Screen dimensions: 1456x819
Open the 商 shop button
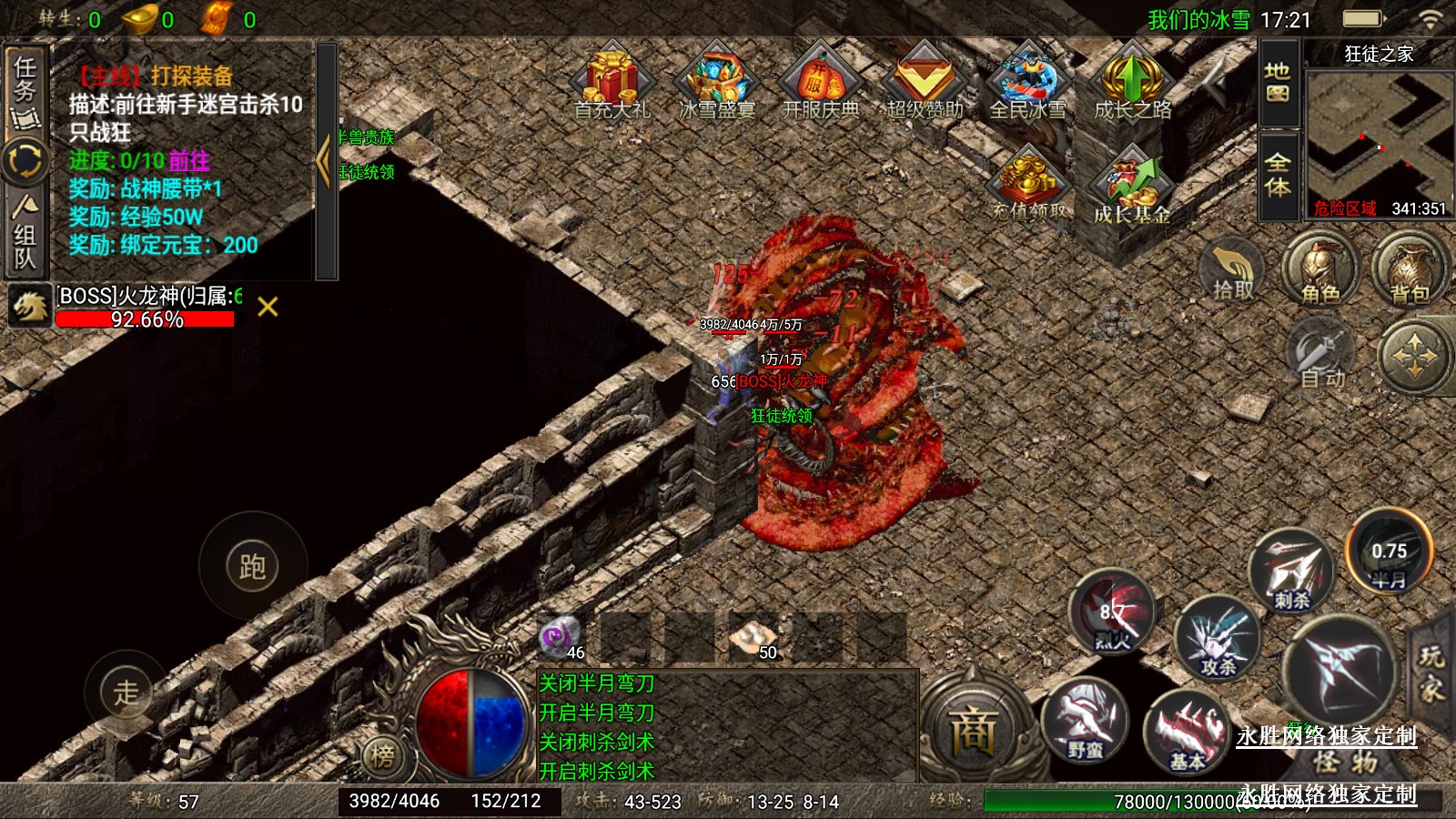[974, 730]
